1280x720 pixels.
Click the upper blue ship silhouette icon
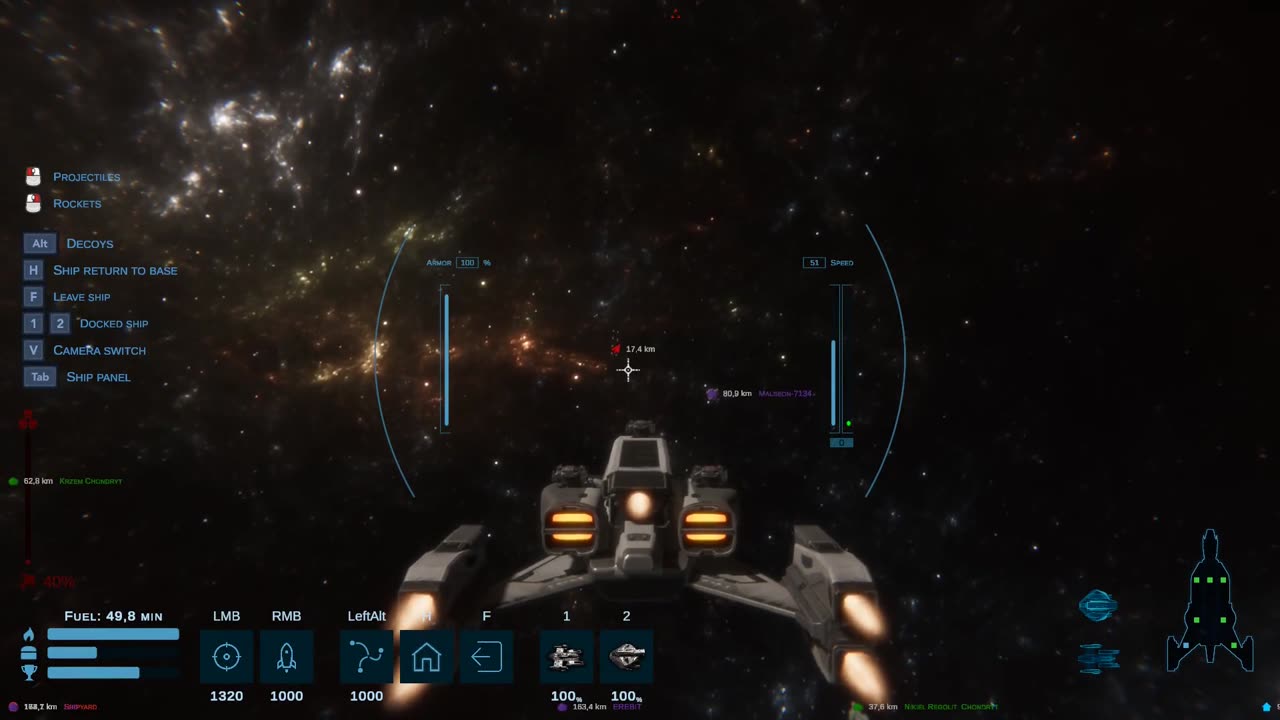click(x=1097, y=605)
